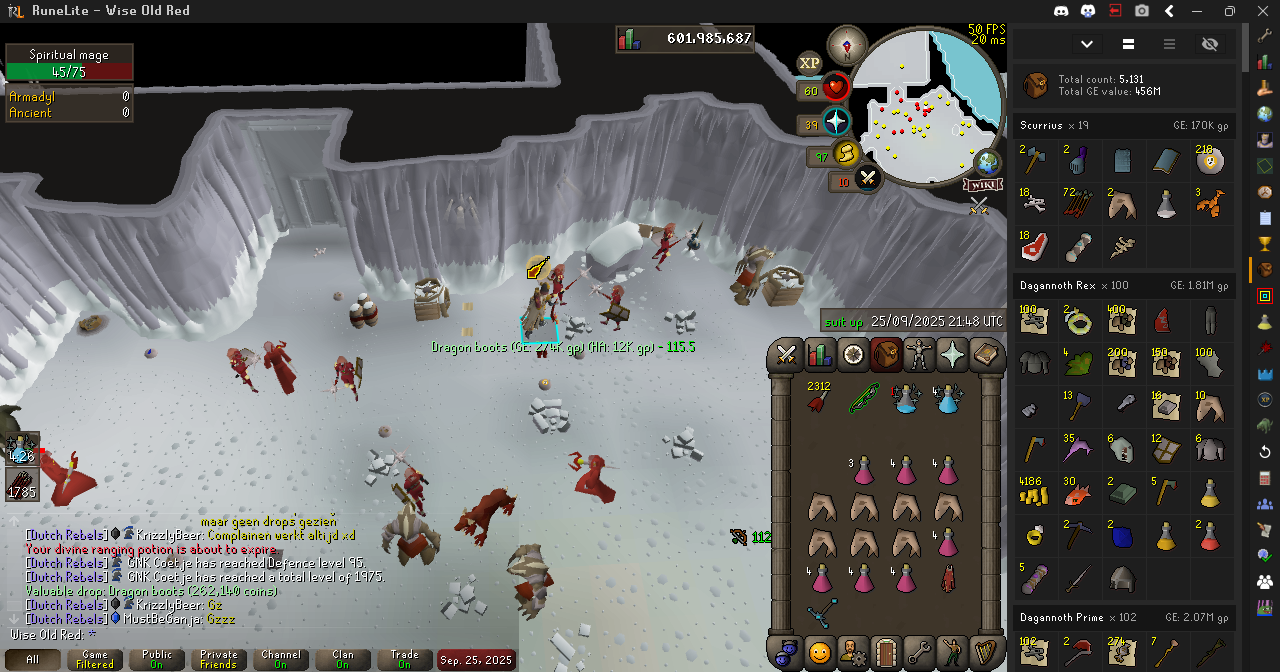Activate the special attack orb
This screenshot has width=1280, height=672.
[867, 179]
